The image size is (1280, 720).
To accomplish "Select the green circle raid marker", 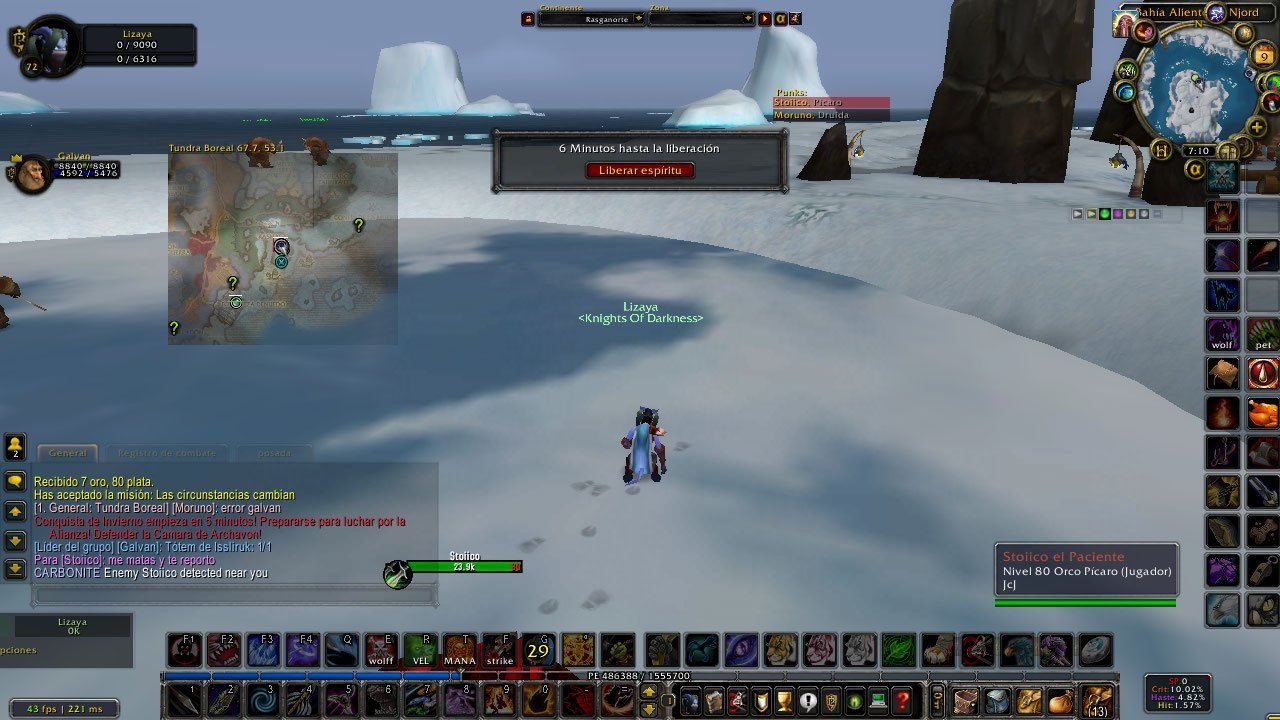I will (x=1105, y=214).
